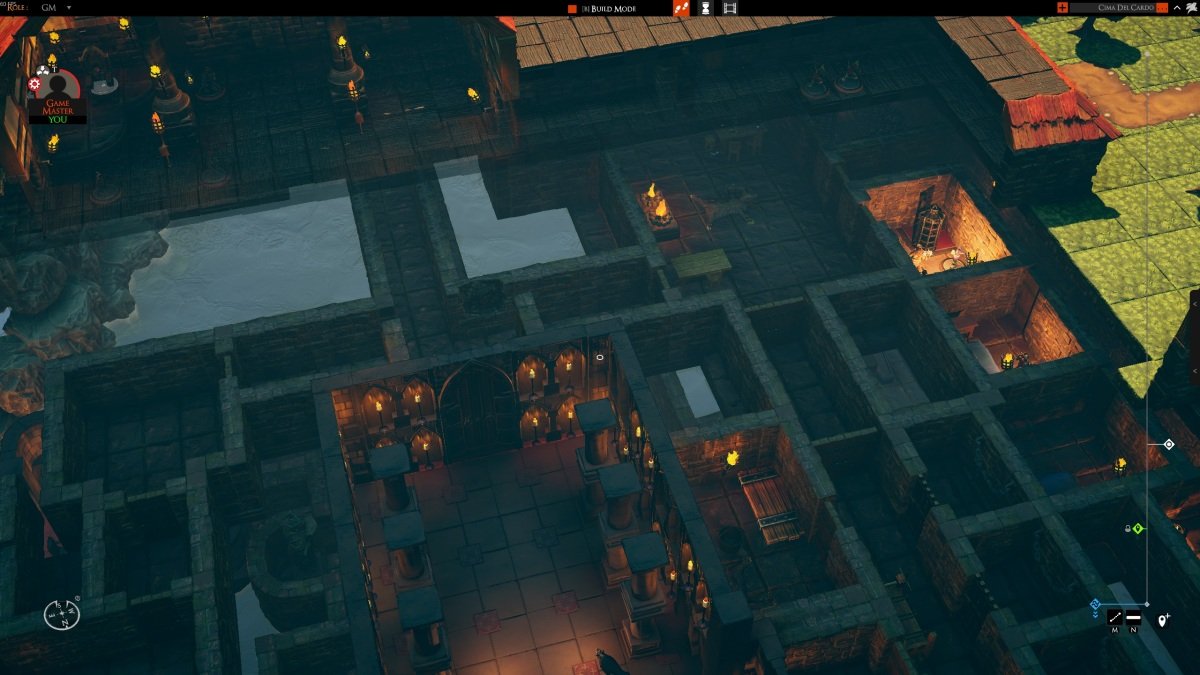Click the three-dot group icon above portrait
The height and width of the screenshot is (675, 1200).
(x=43, y=69)
